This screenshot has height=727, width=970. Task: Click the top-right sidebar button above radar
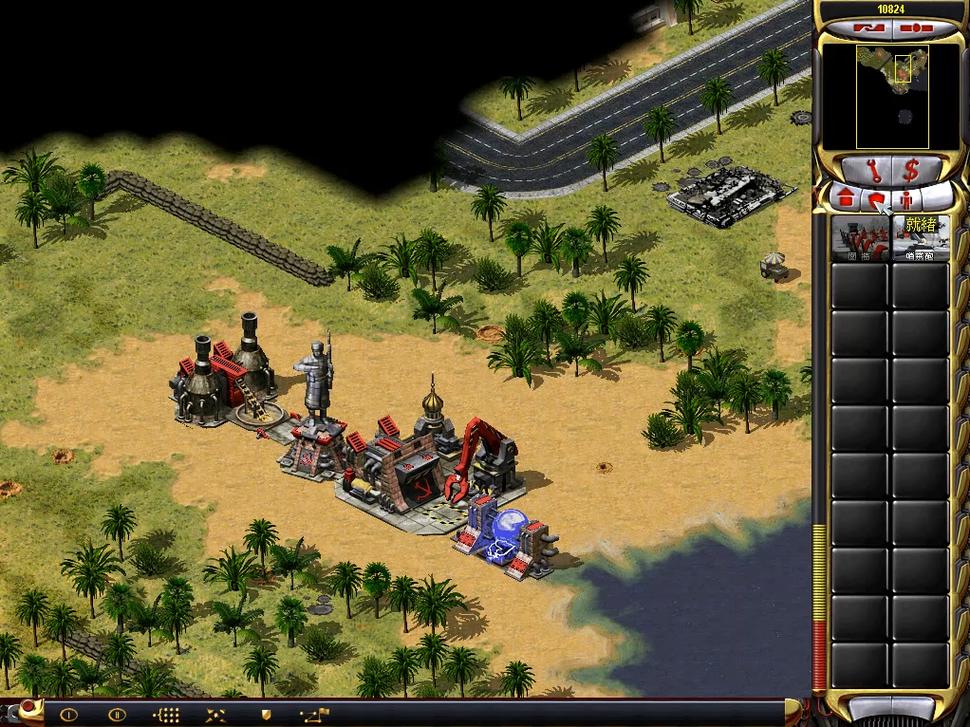pyautogui.click(x=914, y=30)
